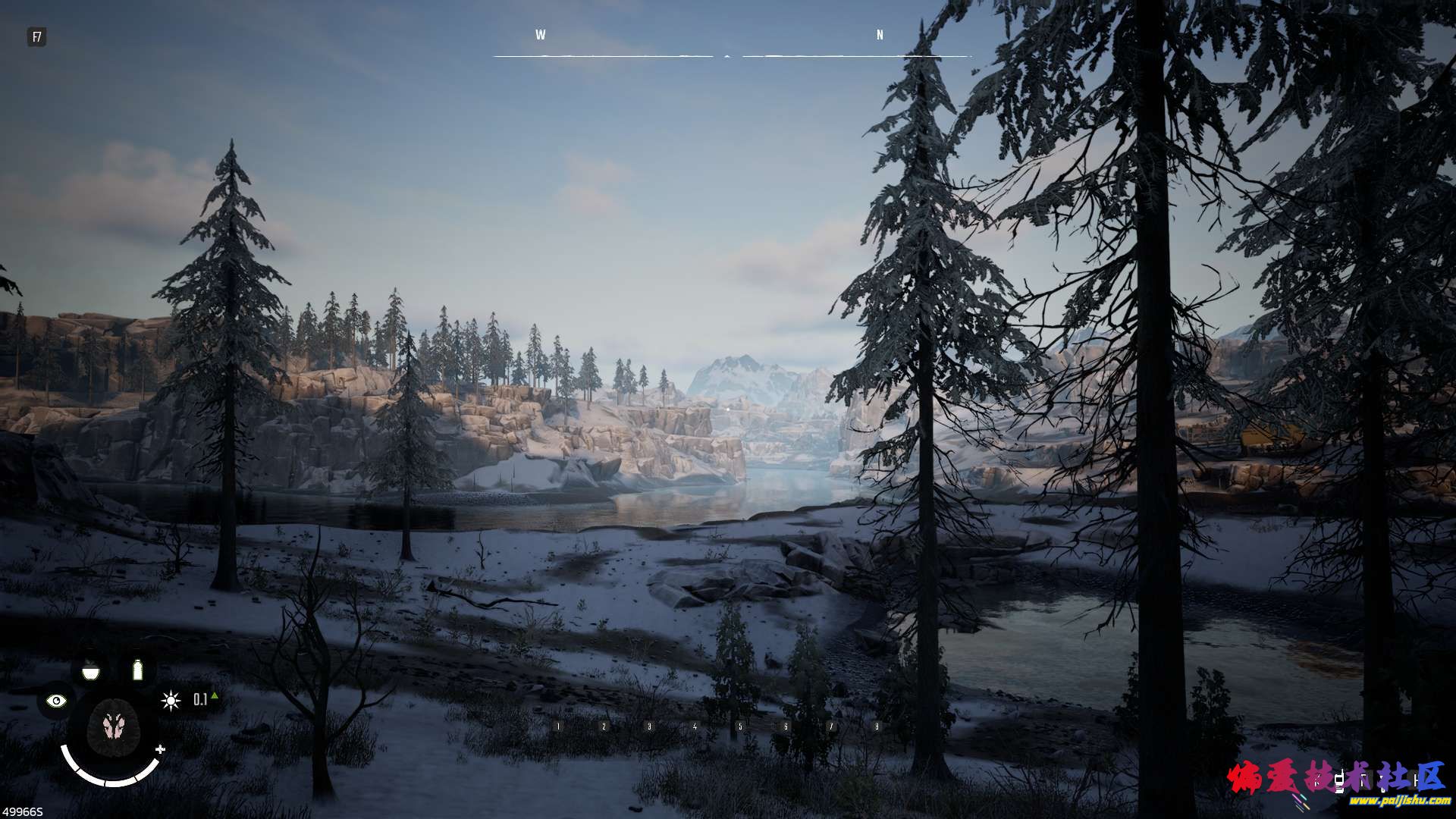Select hotbar slot 5

[x=741, y=726]
